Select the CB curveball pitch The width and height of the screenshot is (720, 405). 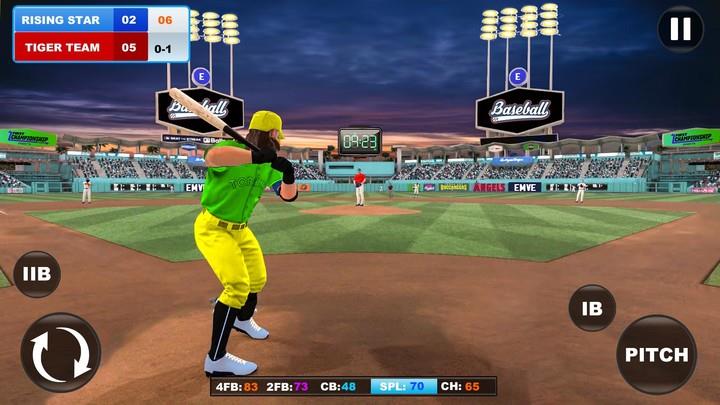coord(338,386)
